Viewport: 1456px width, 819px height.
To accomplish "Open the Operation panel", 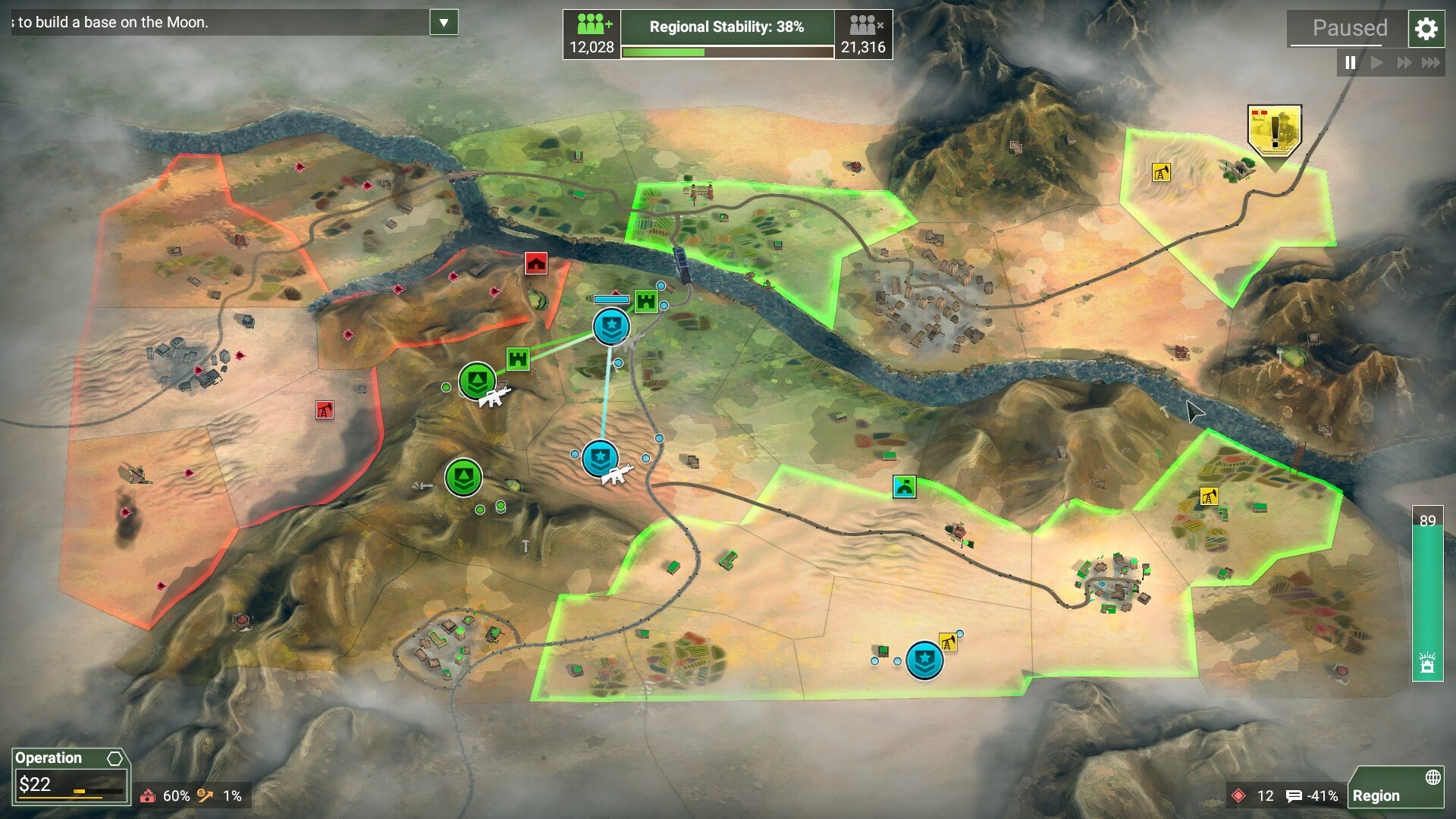I will 71,777.
